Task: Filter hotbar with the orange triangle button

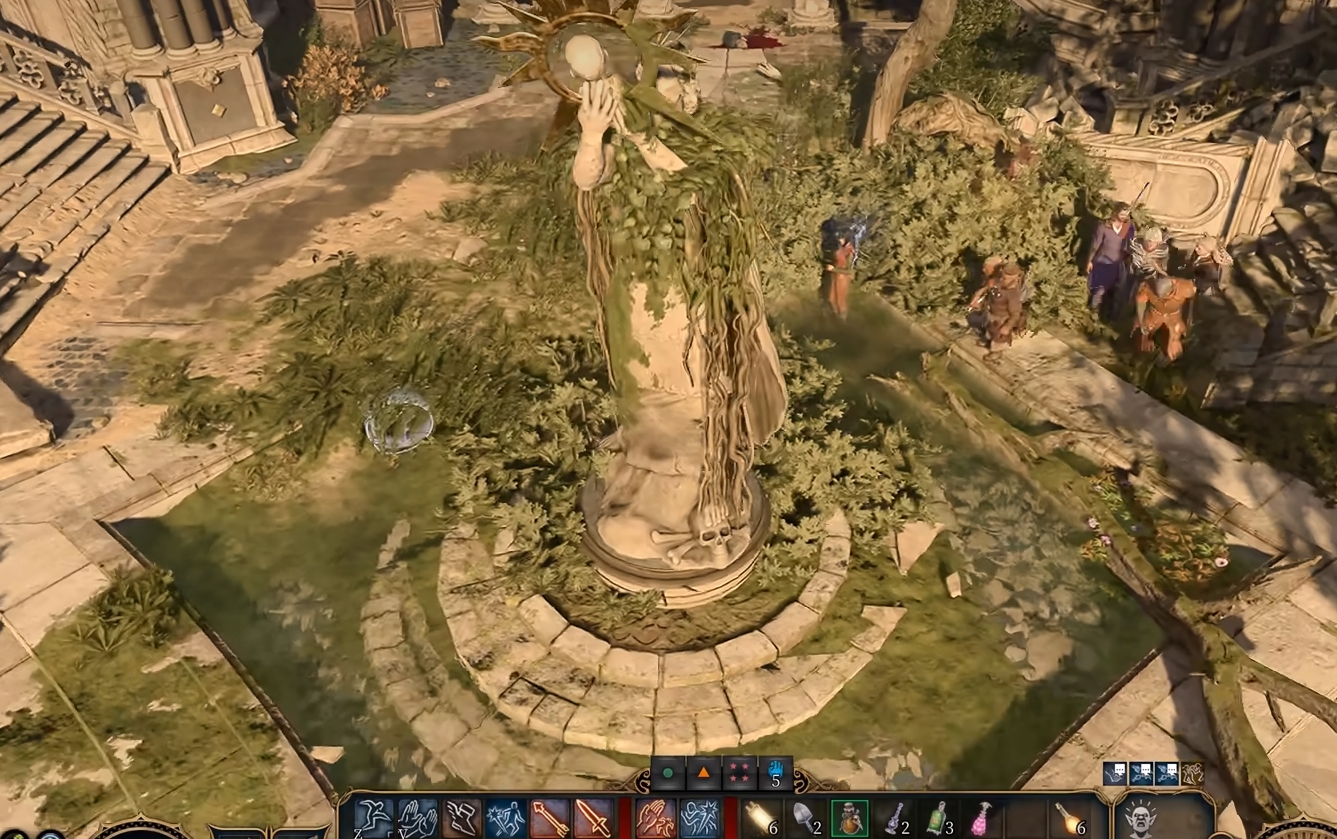Action: point(703,773)
